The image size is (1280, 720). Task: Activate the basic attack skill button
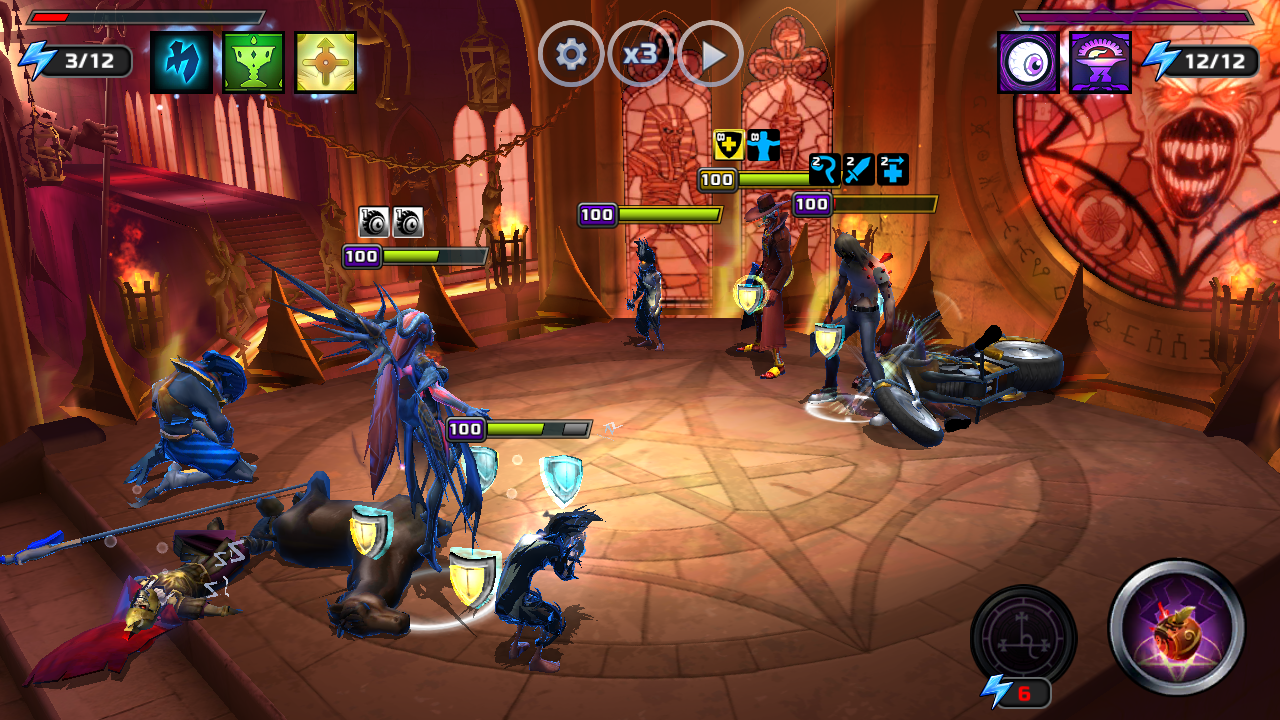[1177, 627]
